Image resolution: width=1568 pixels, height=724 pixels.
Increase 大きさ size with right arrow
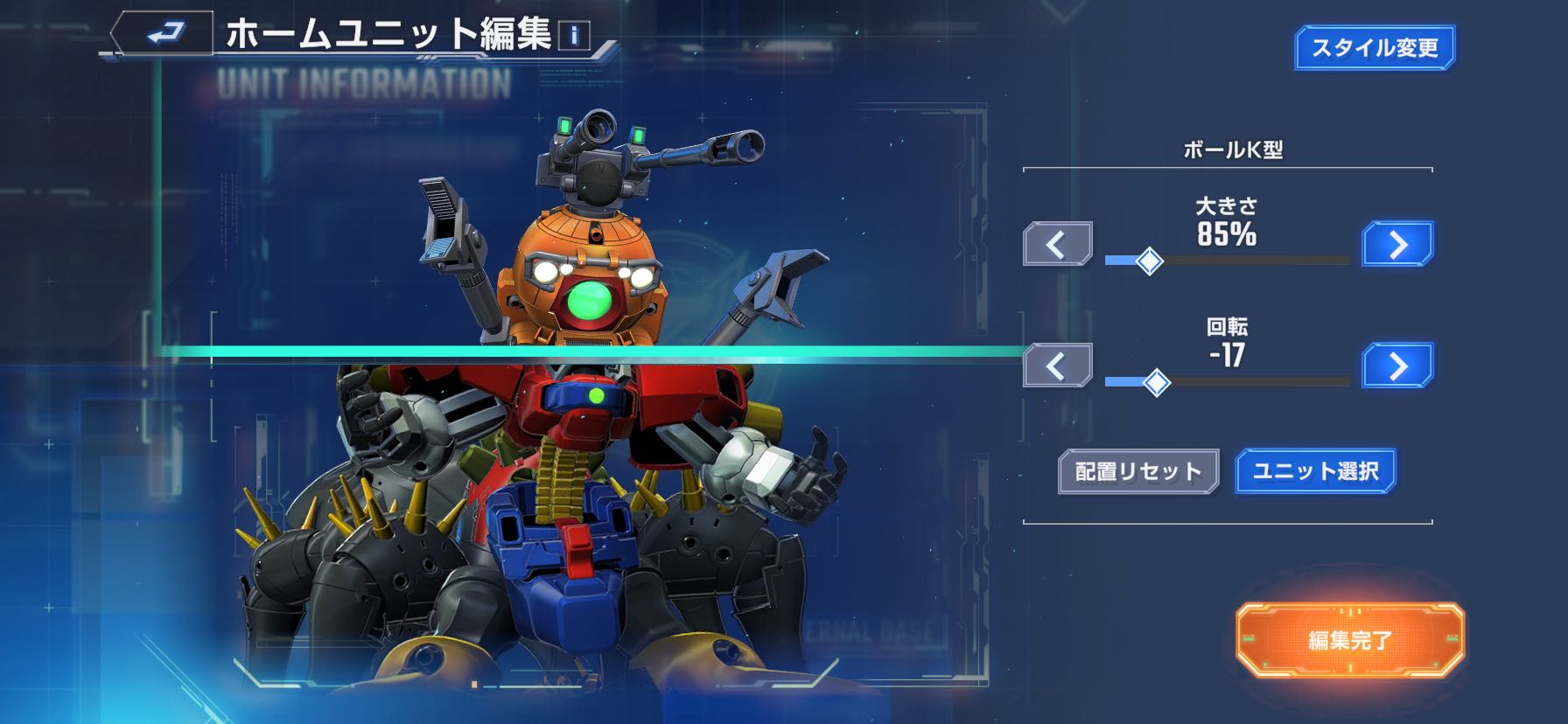(1397, 244)
